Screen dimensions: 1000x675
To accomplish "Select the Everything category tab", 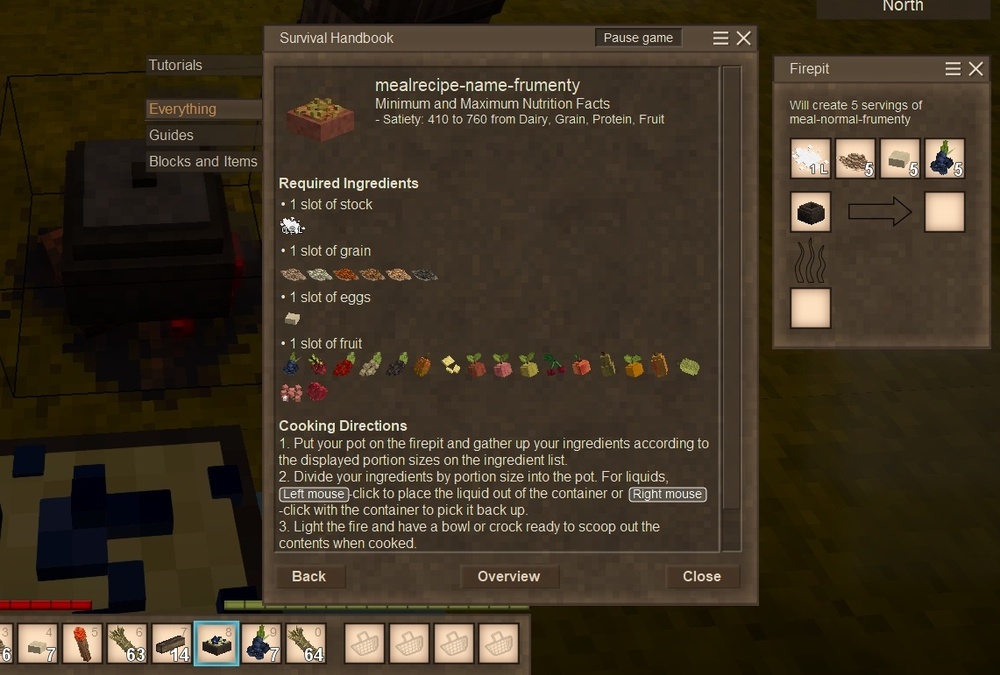I will pos(183,109).
